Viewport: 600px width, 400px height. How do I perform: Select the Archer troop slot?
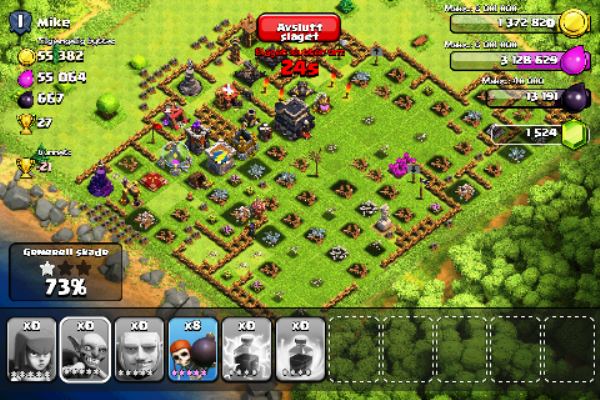pos(31,350)
